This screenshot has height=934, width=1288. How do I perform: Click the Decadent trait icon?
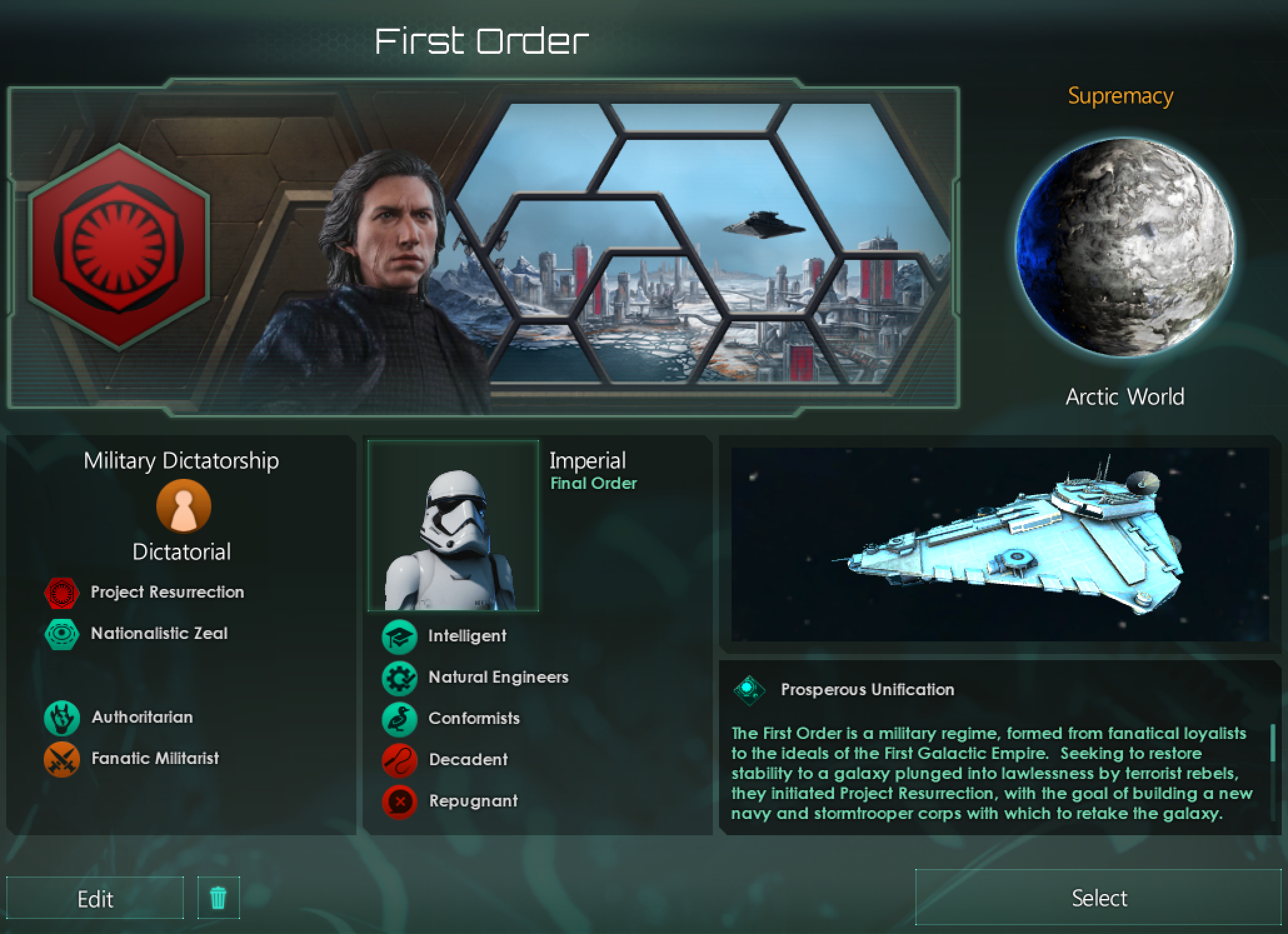click(x=399, y=760)
